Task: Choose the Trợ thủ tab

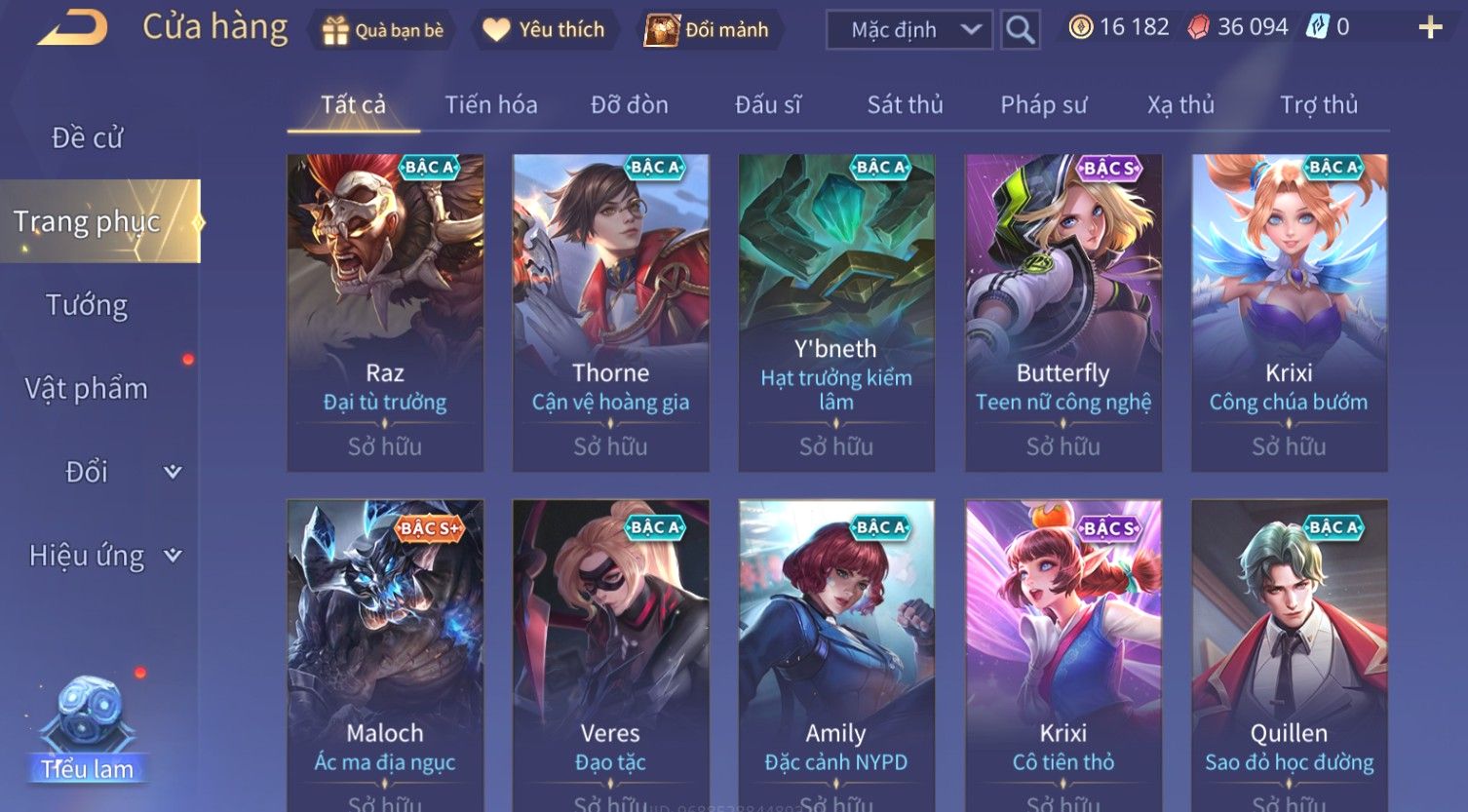Action: click(x=1319, y=104)
